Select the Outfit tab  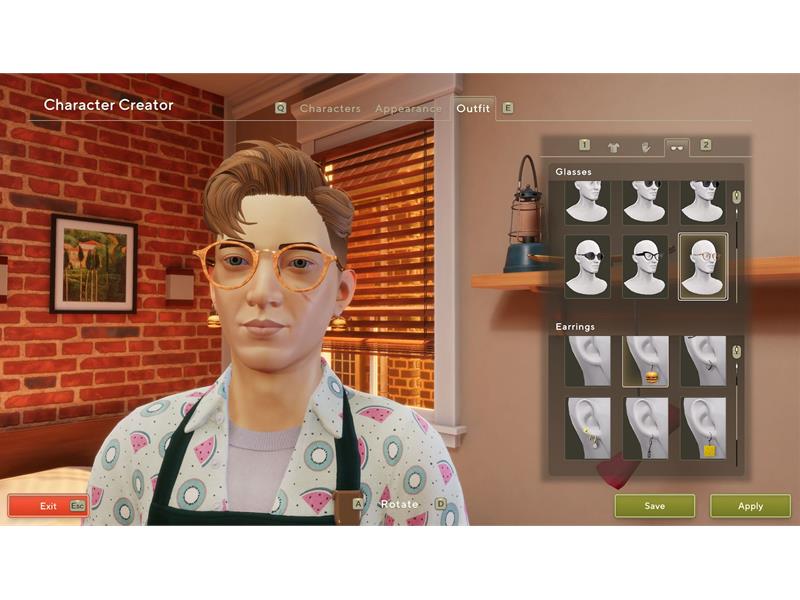click(x=473, y=108)
